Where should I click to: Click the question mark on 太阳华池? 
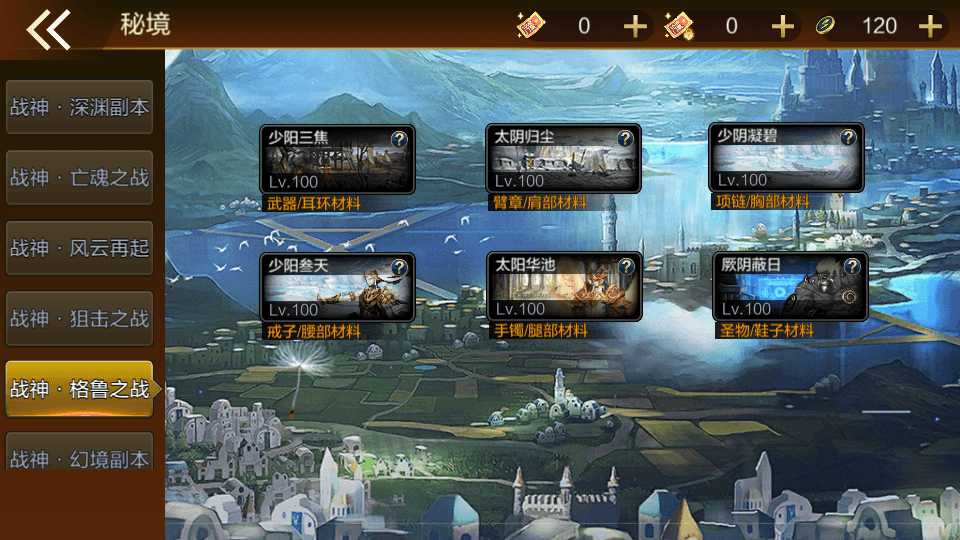pyautogui.click(x=627, y=266)
